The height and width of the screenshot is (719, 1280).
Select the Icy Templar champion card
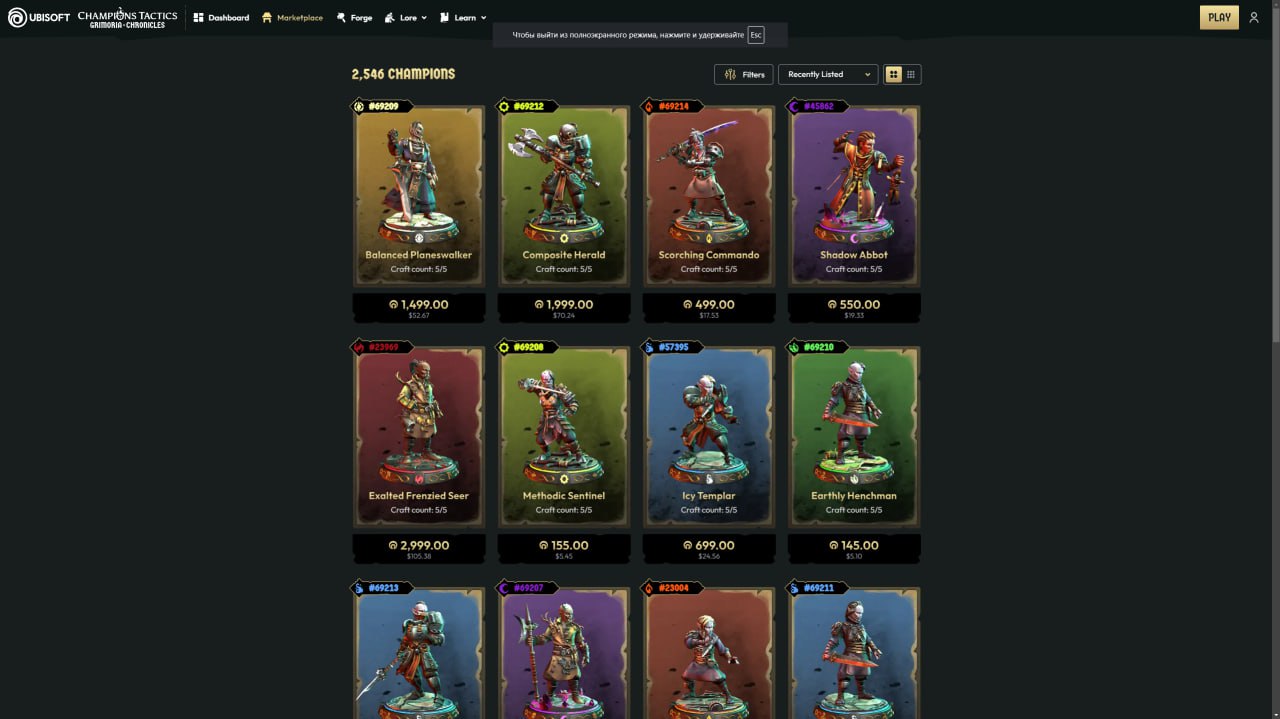click(x=709, y=436)
